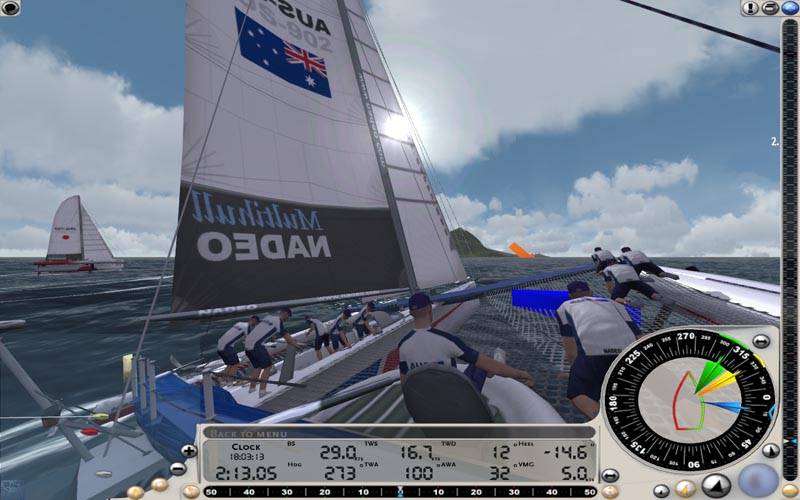Click the wind compass dial
This screenshot has height=500, width=800.
click(x=689, y=399)
